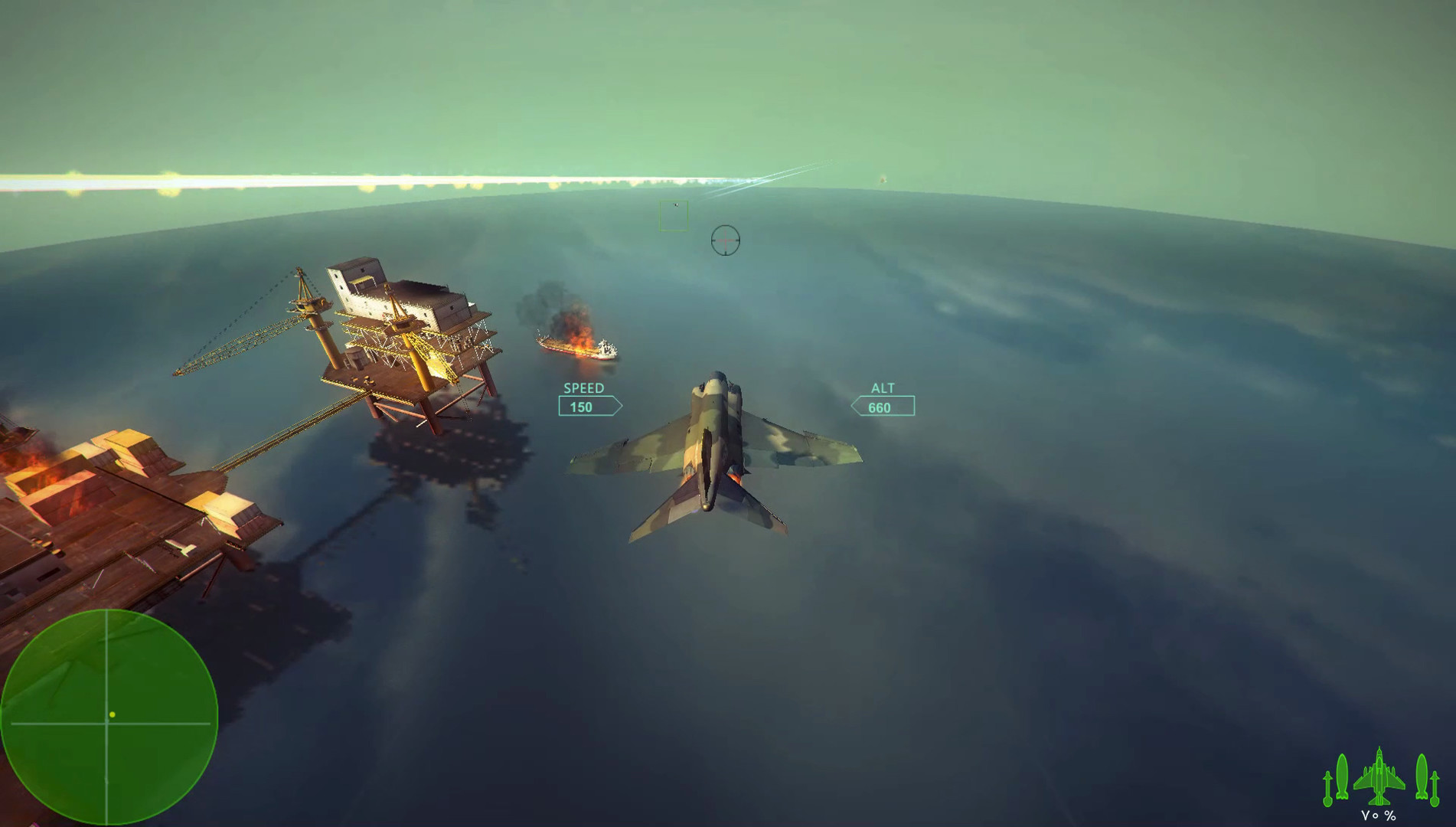Select the right bomb icon in loadout
This screenshot has height=827, width=1456.
pyautogui.click(x=1422, y=775)
